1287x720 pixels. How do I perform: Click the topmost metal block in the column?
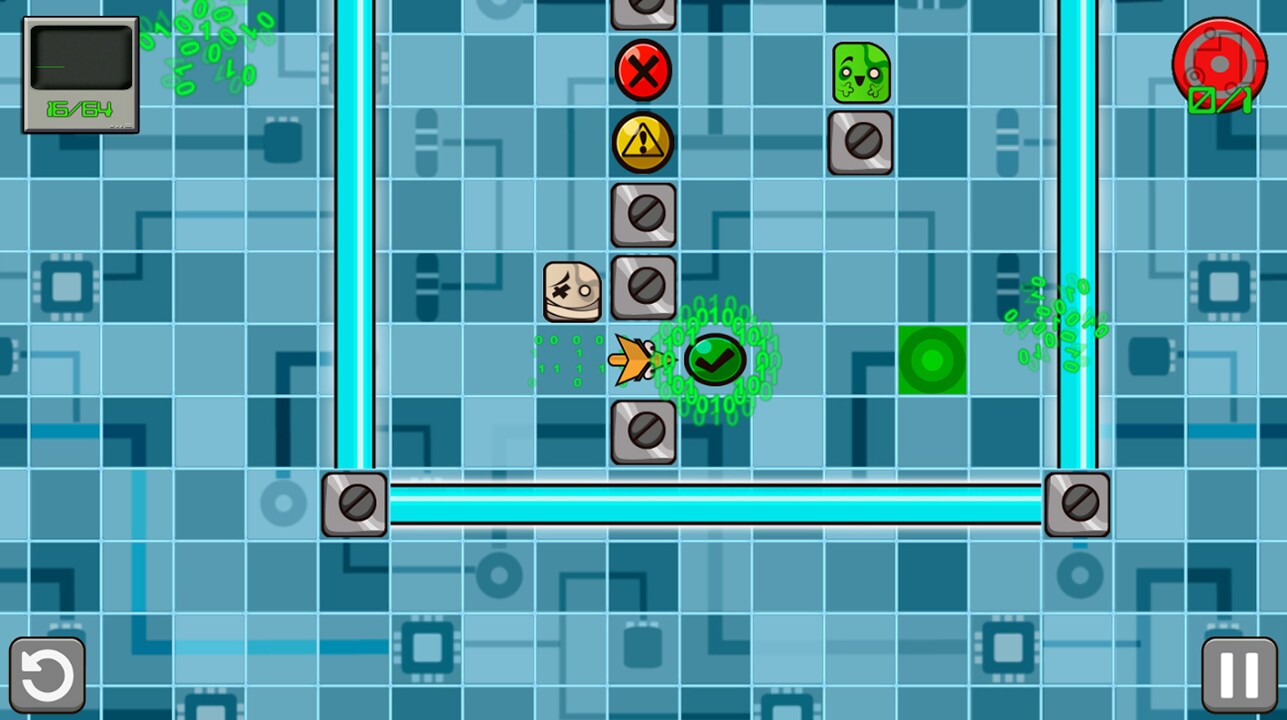(x=643, y=10)
